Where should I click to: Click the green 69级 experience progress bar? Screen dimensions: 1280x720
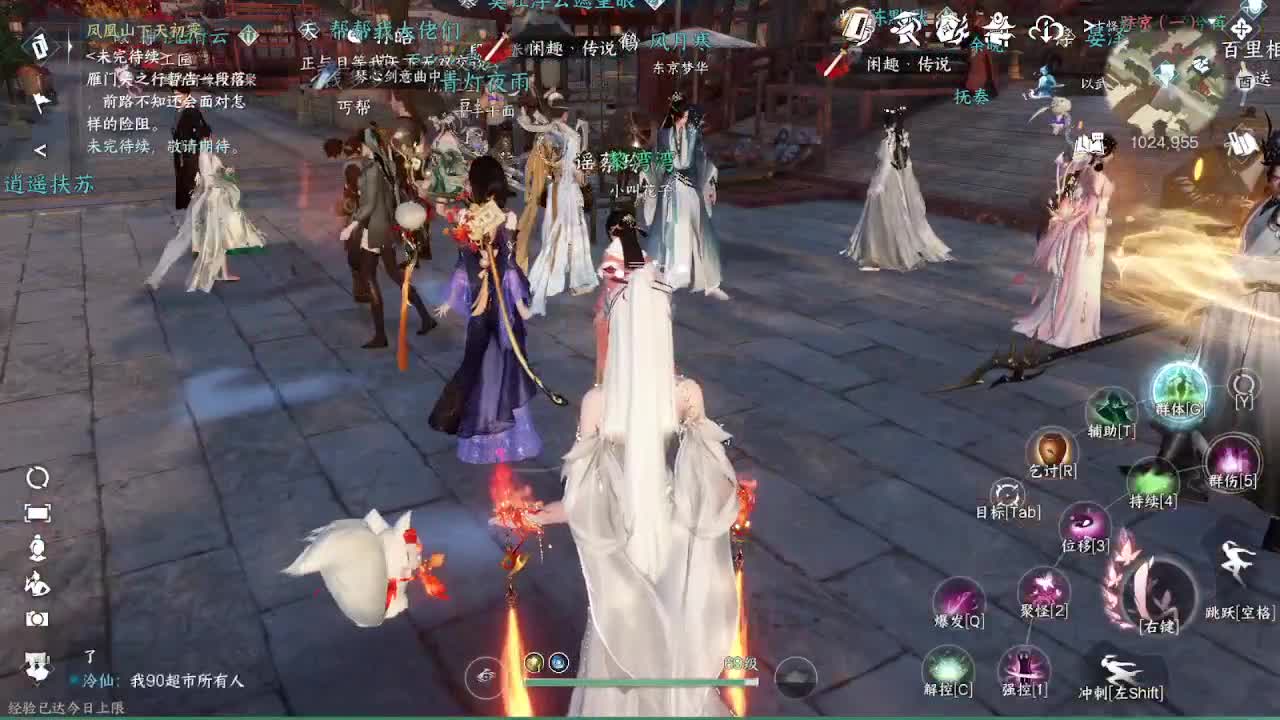tap(640, 682)
